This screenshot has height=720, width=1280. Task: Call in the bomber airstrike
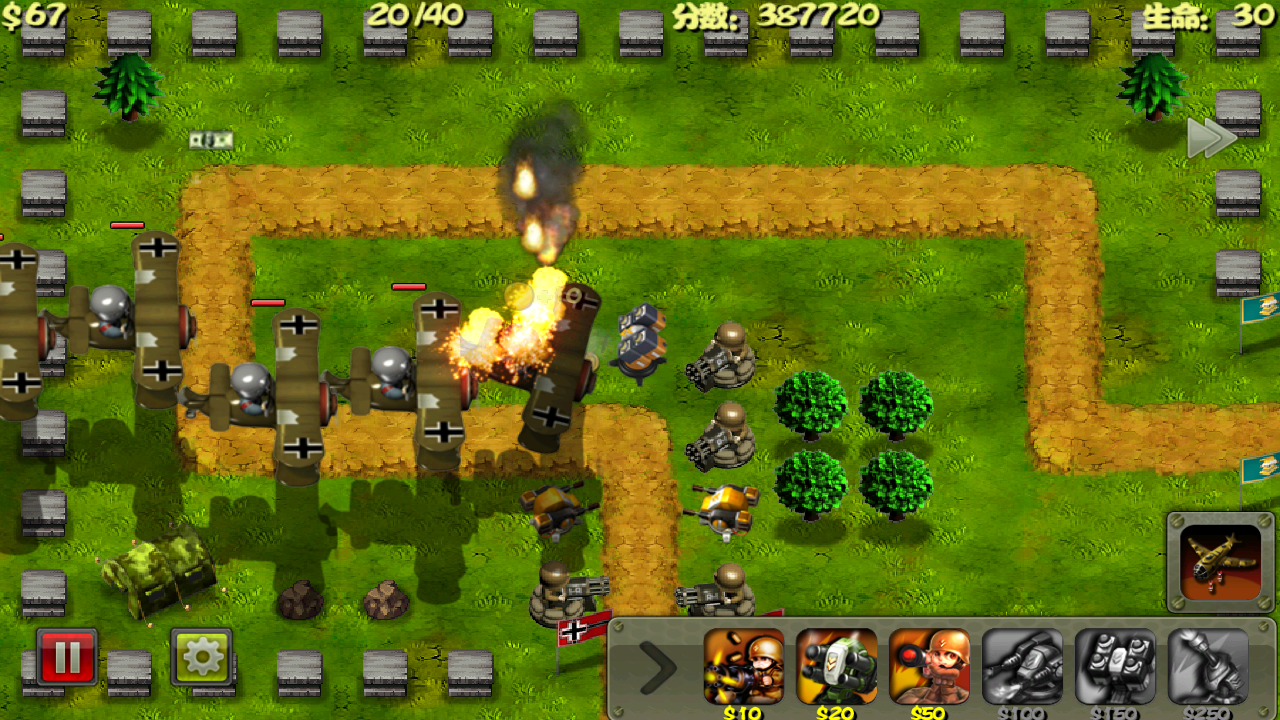click(x=1220, y=561)
